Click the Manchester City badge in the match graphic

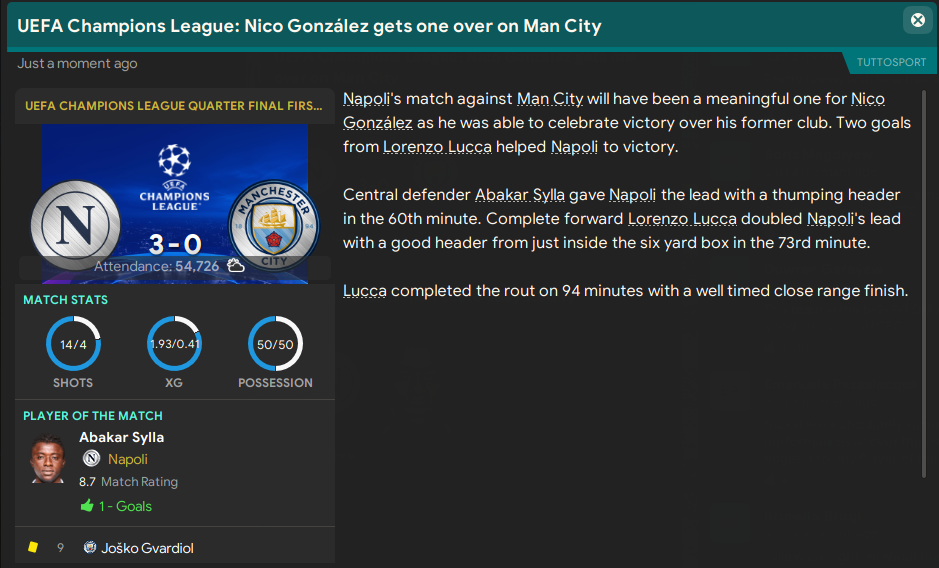point(273,224)
